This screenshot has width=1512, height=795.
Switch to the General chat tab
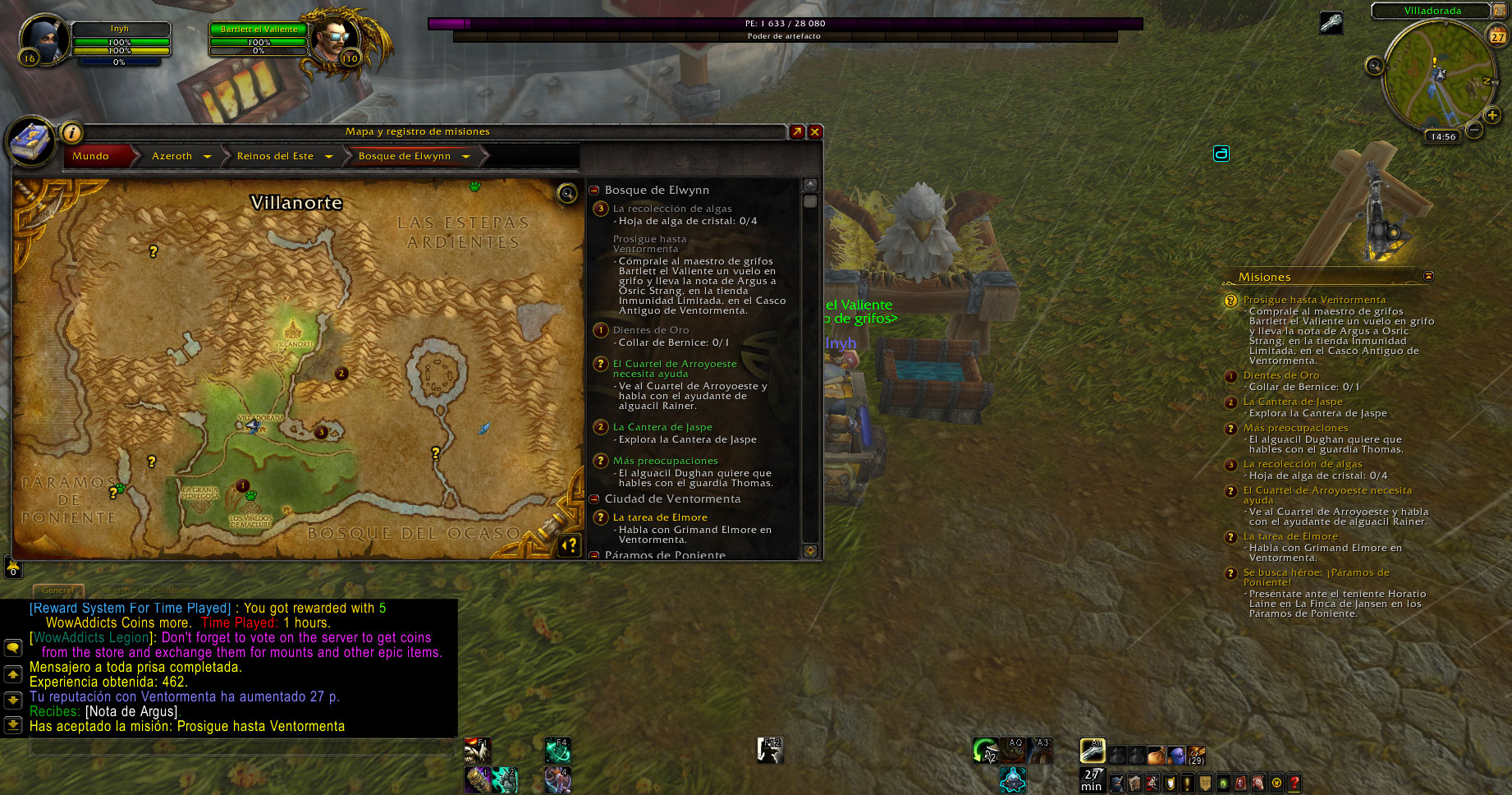57,590
